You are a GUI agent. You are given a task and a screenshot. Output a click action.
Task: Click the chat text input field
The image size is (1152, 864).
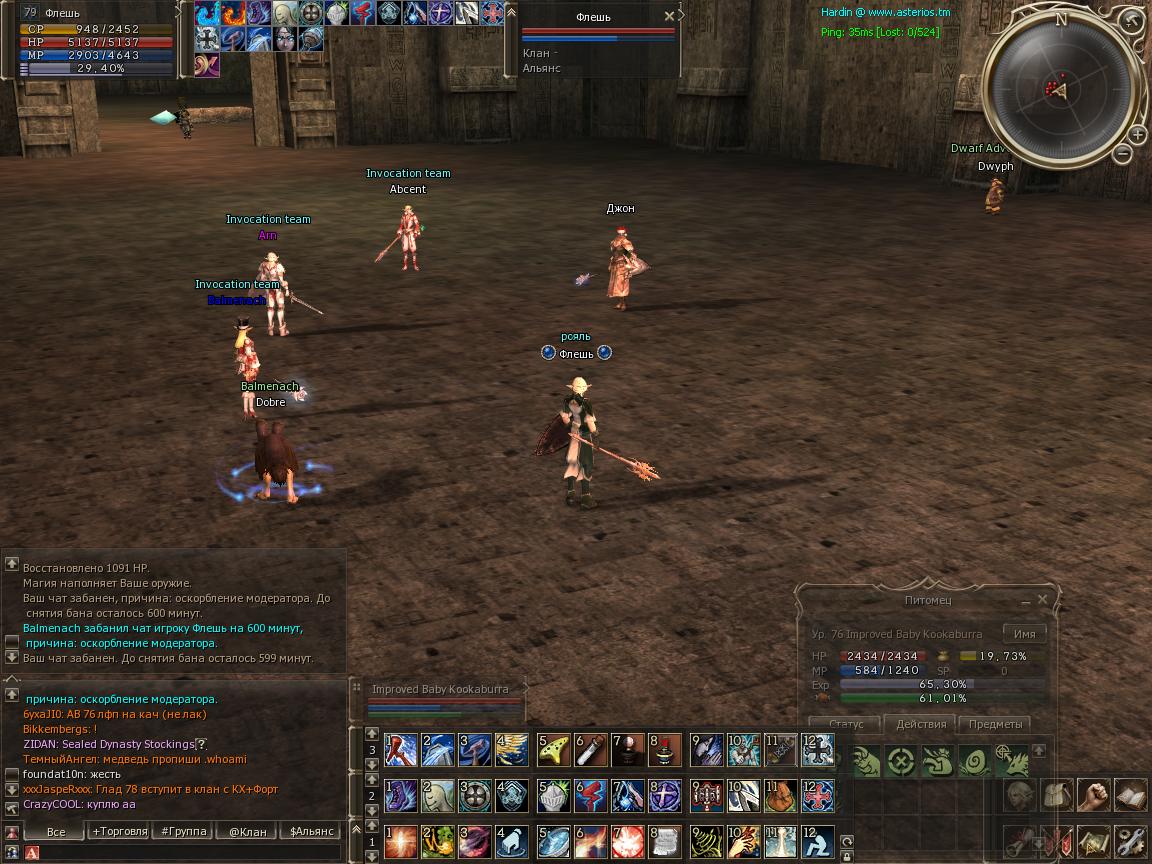tap(190, 852)
